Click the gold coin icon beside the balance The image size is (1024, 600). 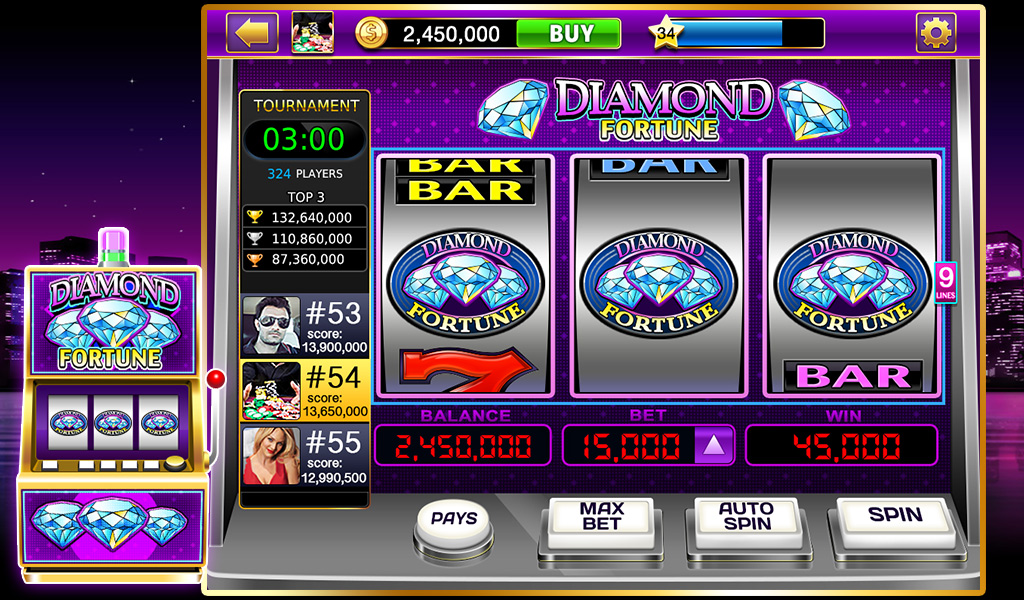point(371,34)
